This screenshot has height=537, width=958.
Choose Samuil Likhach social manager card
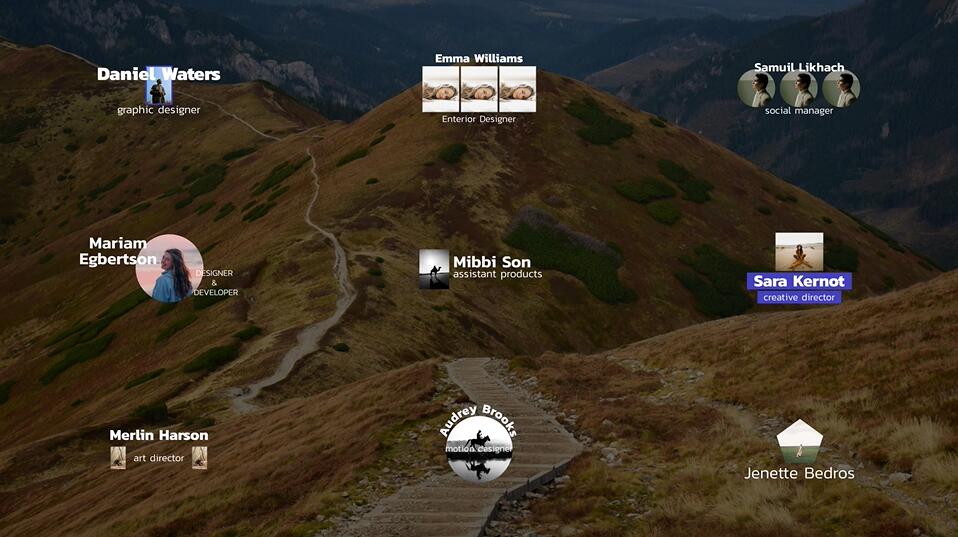799,89
